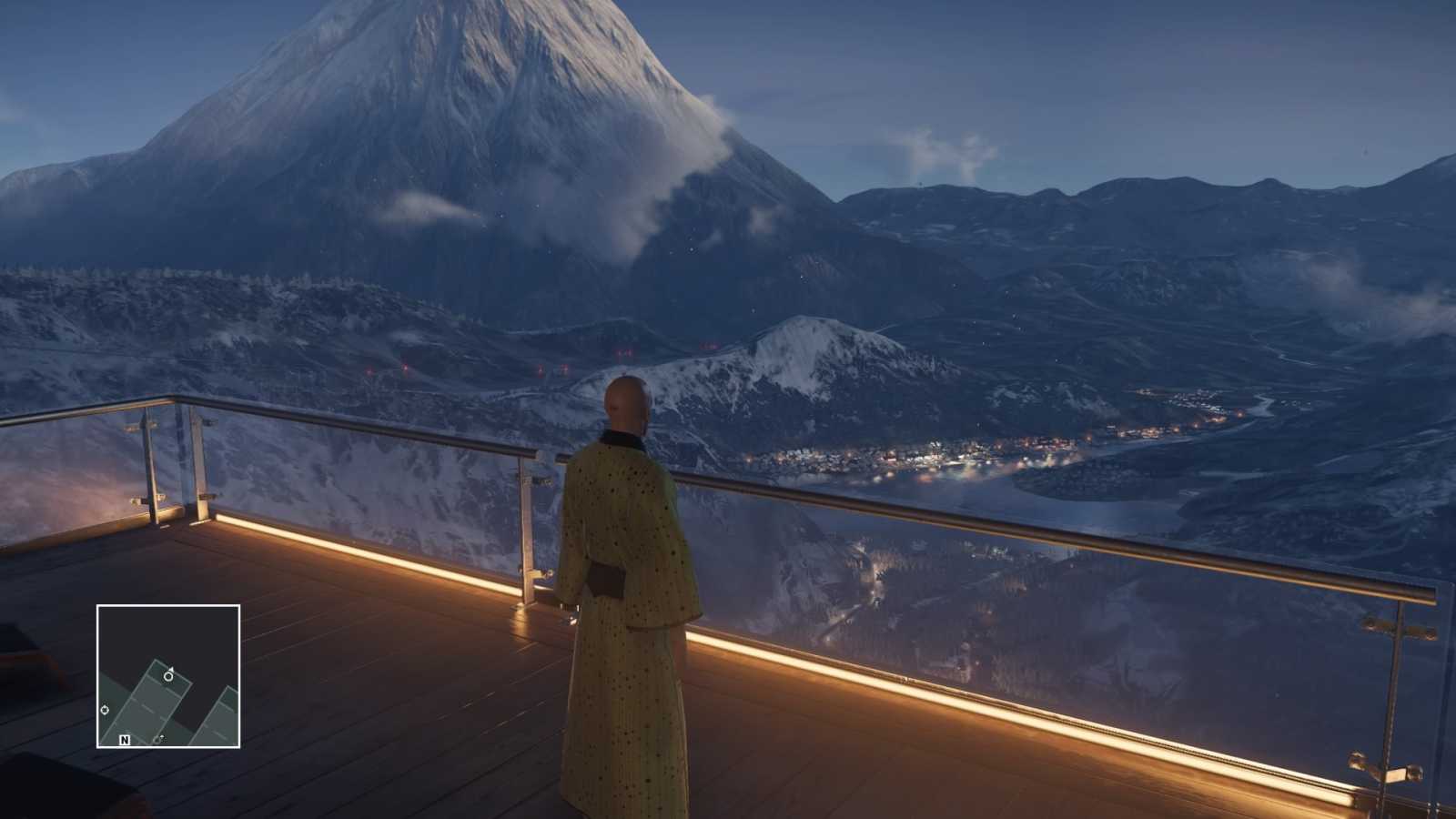Select the gear marker on the minimap's left edge
Viewport: 1456px width, 819px height.
[x=105, y=710]
